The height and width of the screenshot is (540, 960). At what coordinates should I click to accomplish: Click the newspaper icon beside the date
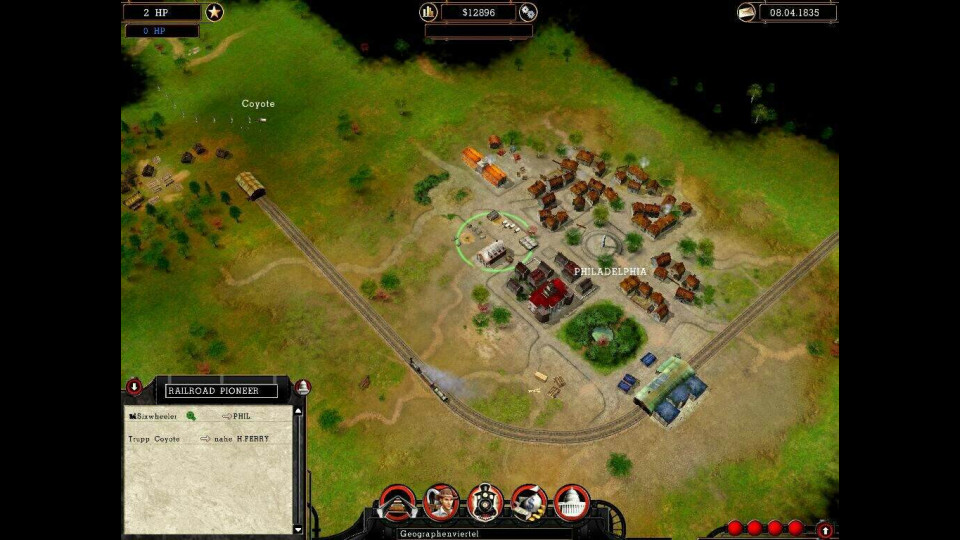746,12
